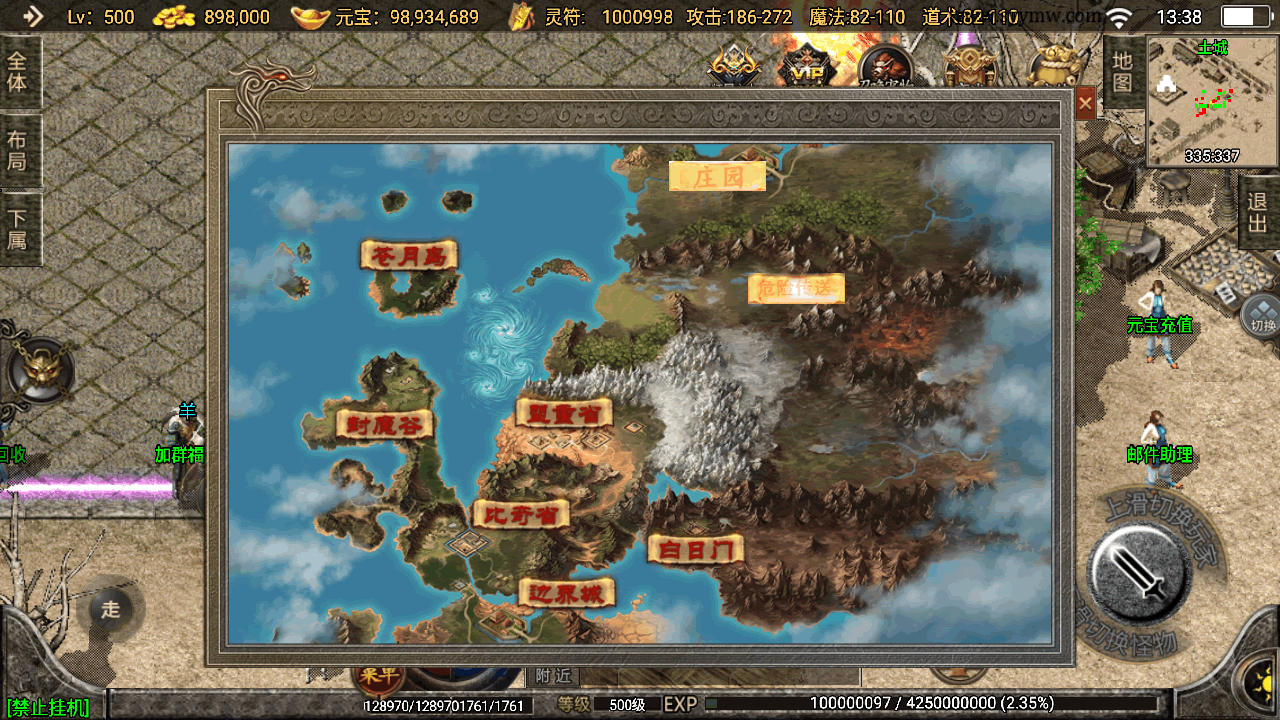Pick the 白日门 destination label
Screen dimensions: 1280x720
click(696, 549)
